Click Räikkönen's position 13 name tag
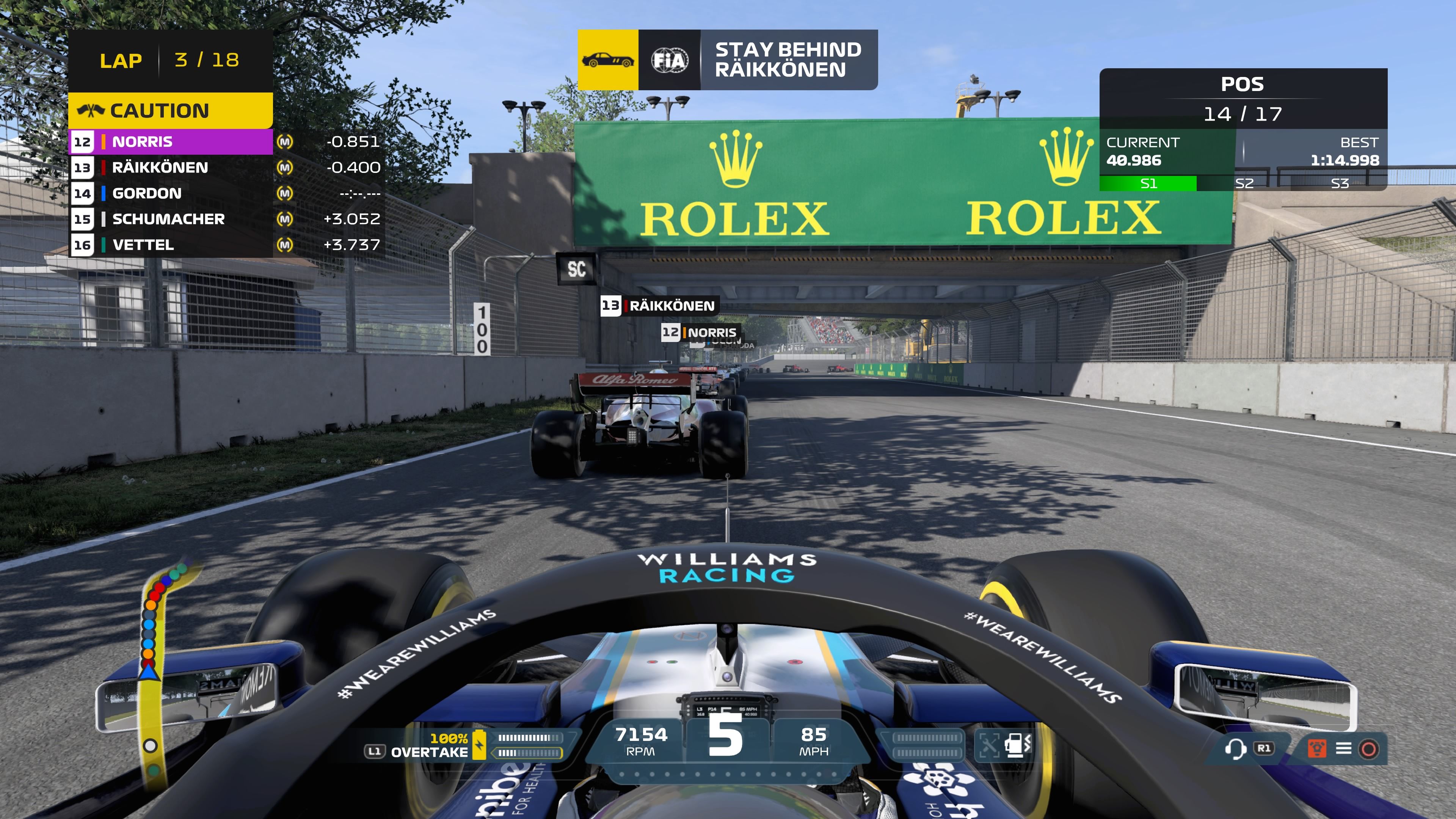Viewport: 1456px width, 819px height. tap(659, 306)
